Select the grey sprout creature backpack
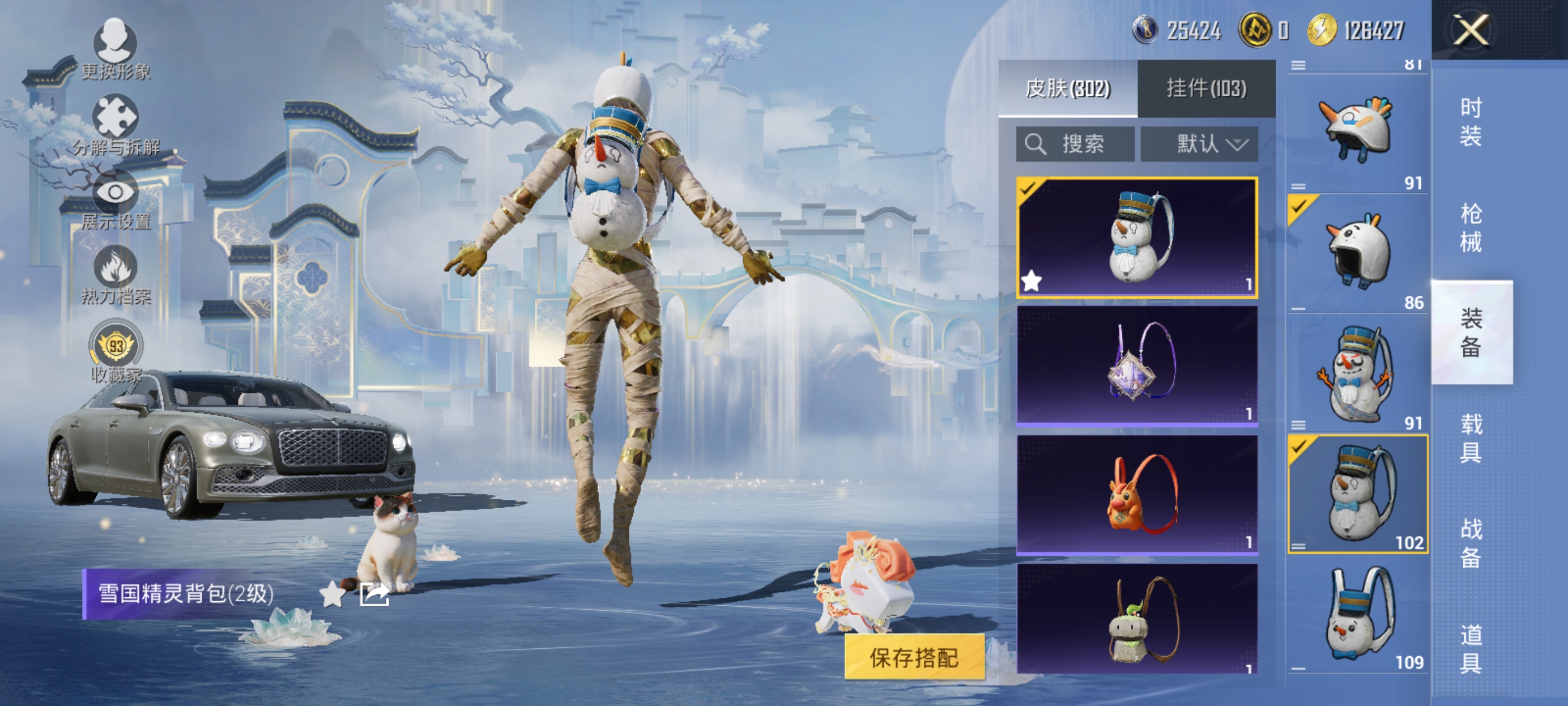Image resolution: width=1568 pixels, height=706 pixels. tap(1137, 619)
